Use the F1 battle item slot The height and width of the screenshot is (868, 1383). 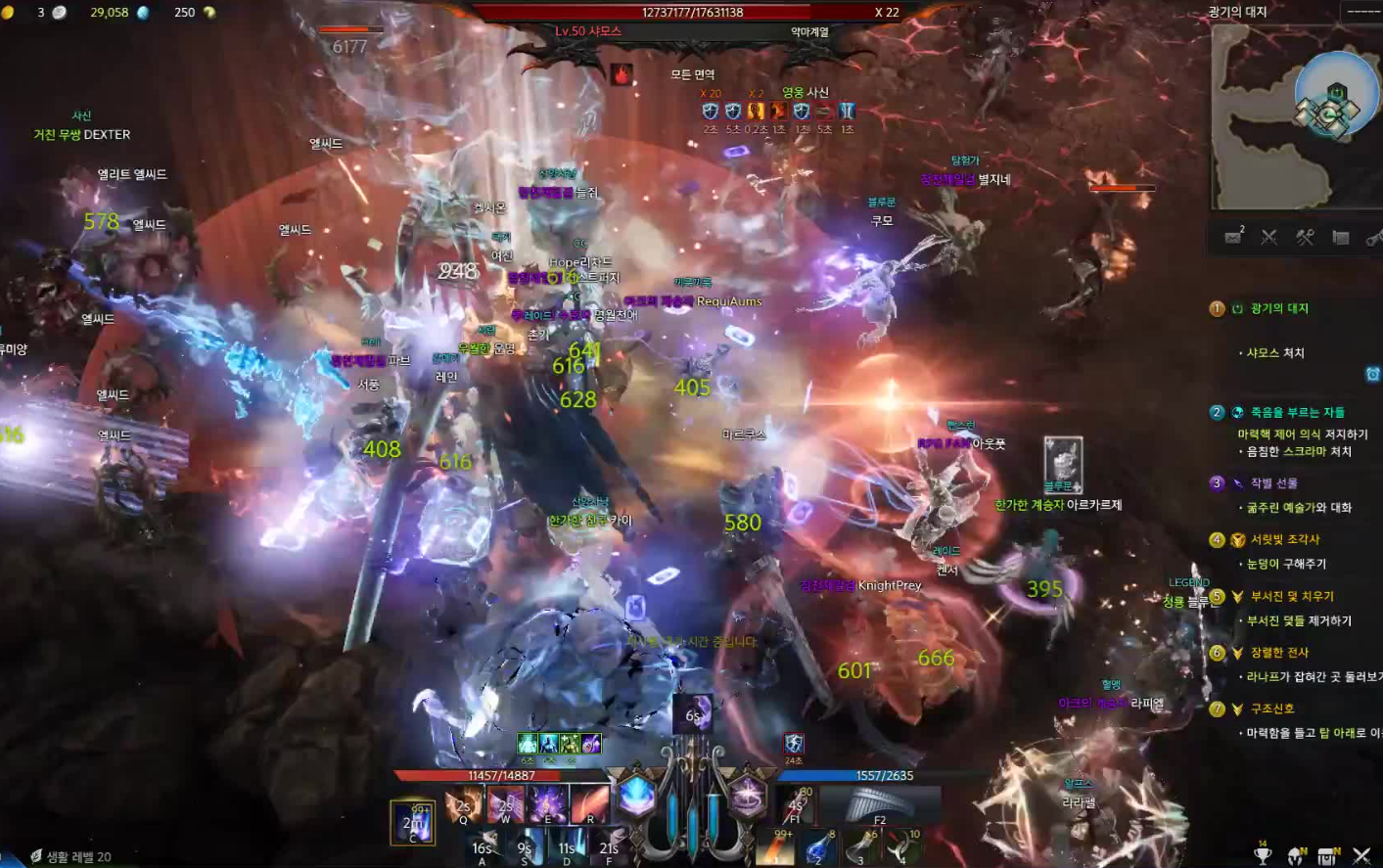coord(797,805)
